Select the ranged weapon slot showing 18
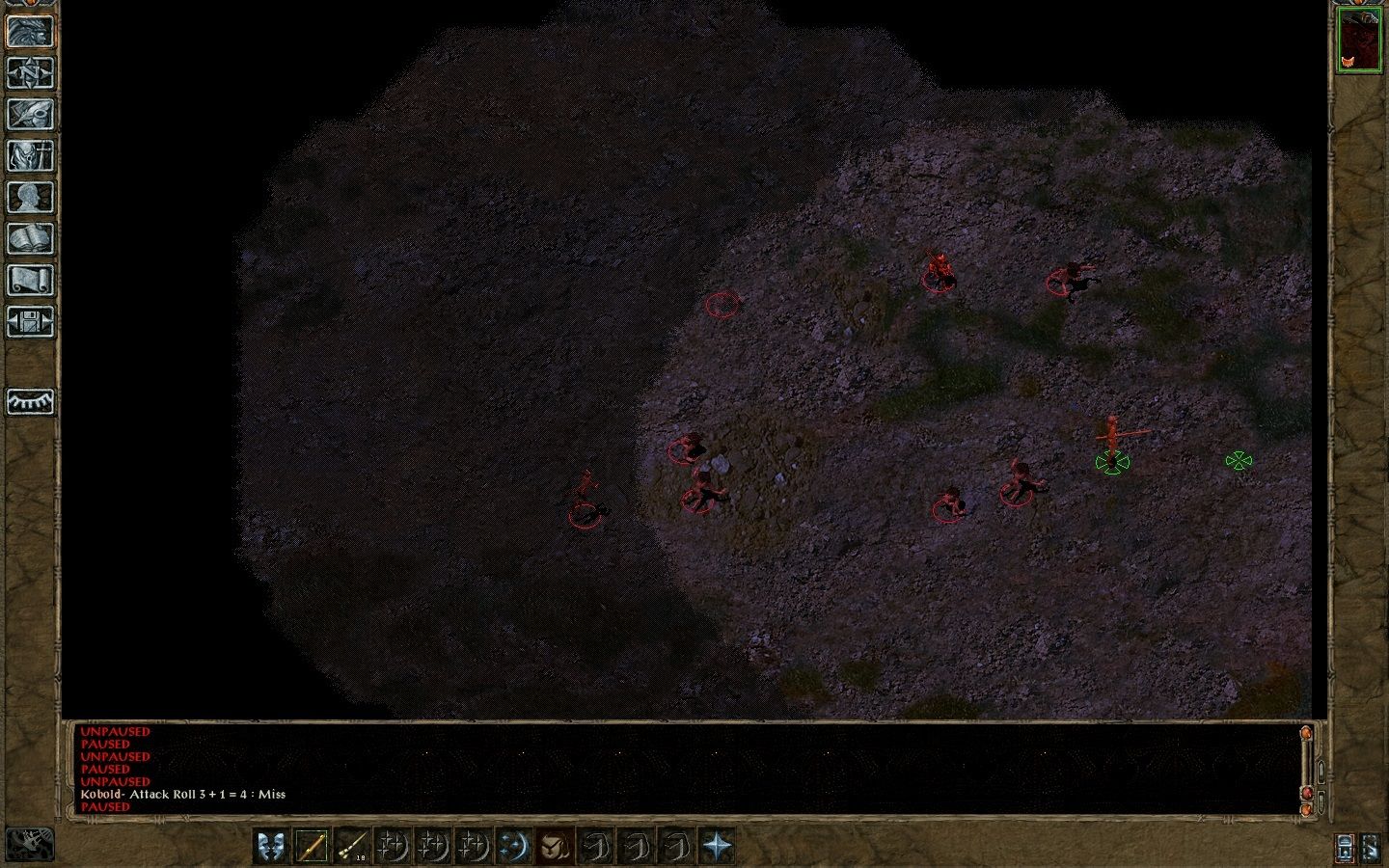Image resolution: width=1389 pixels, height=868 pixels. coord(351,847)
